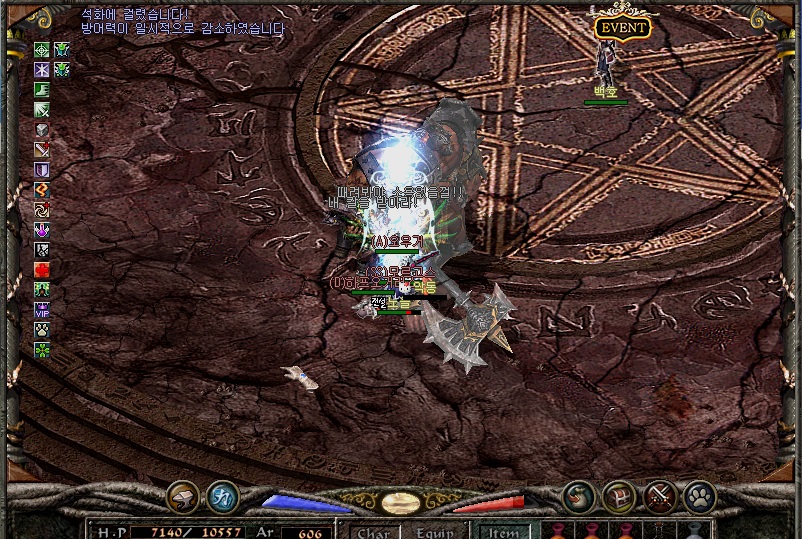This screenshot has width=802, height=539.
Task: Select the purple shield buff icon
Action: (42, 170)
